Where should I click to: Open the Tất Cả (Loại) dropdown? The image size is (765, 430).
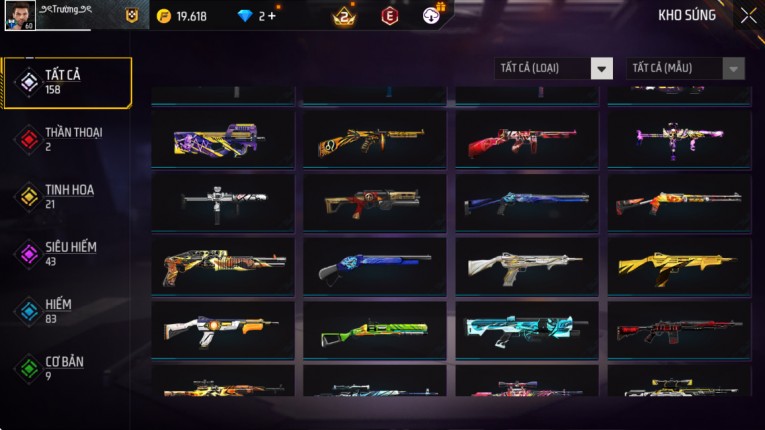[554, 68]
